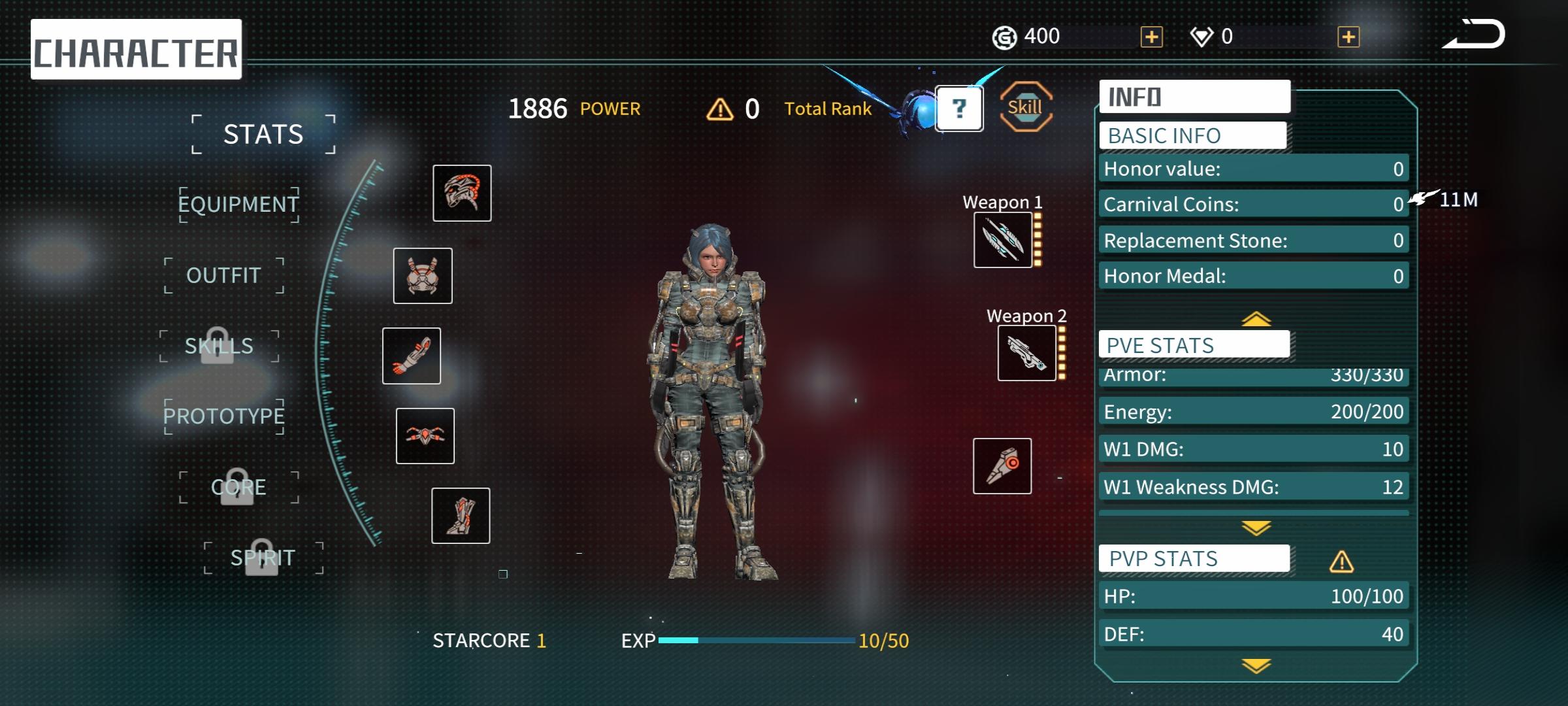Click the locked SPIRIT tab
1568x706 pixels.
pyautogui.click(x=263, y=558)
